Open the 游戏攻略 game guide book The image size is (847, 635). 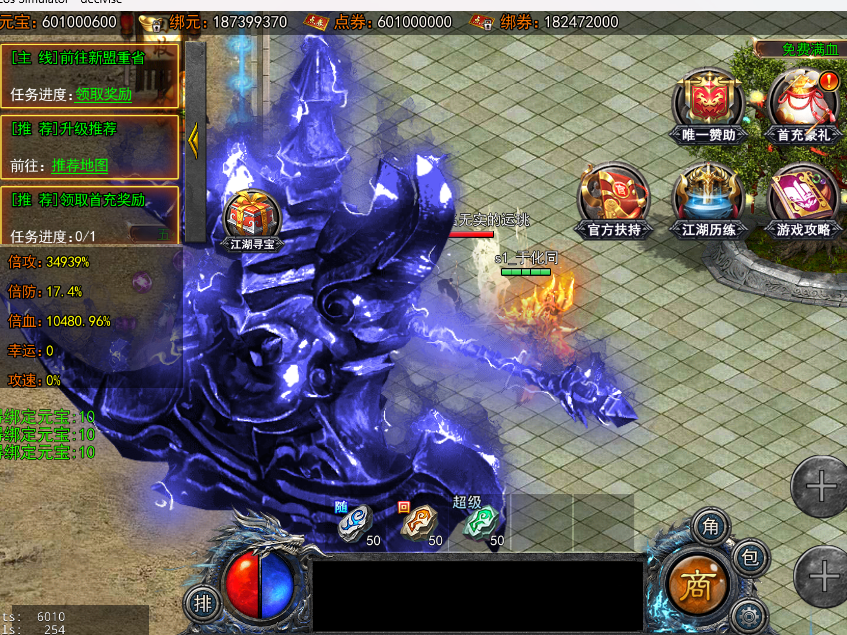[x=803, y=196]
